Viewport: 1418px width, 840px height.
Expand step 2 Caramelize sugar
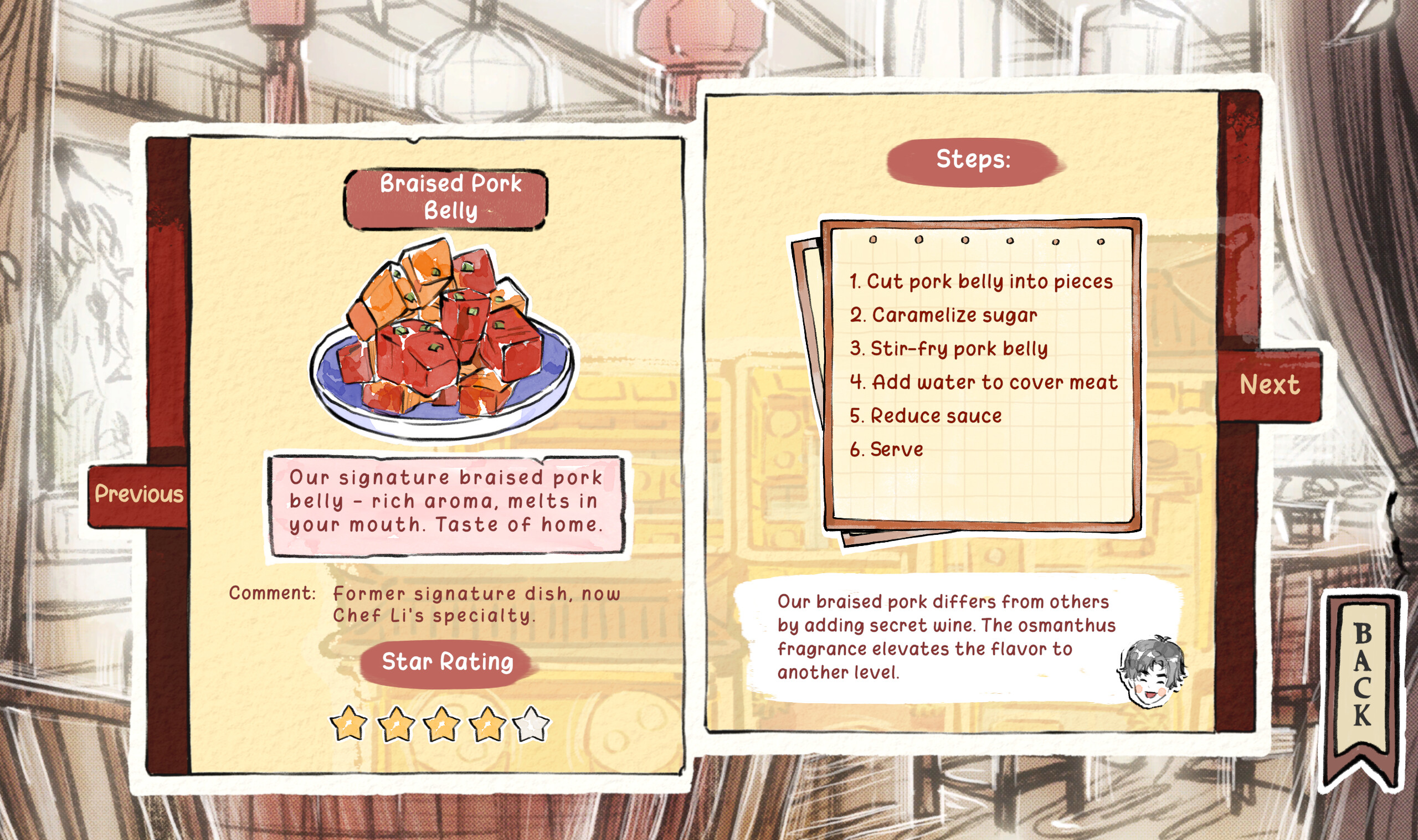(943, 316)
